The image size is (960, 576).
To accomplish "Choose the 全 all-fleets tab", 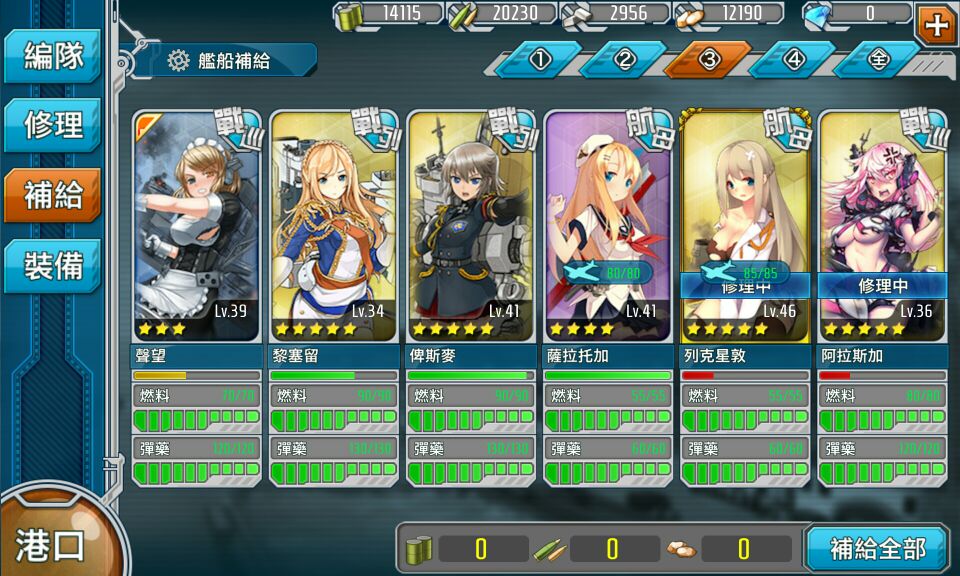I will [878, 60].
